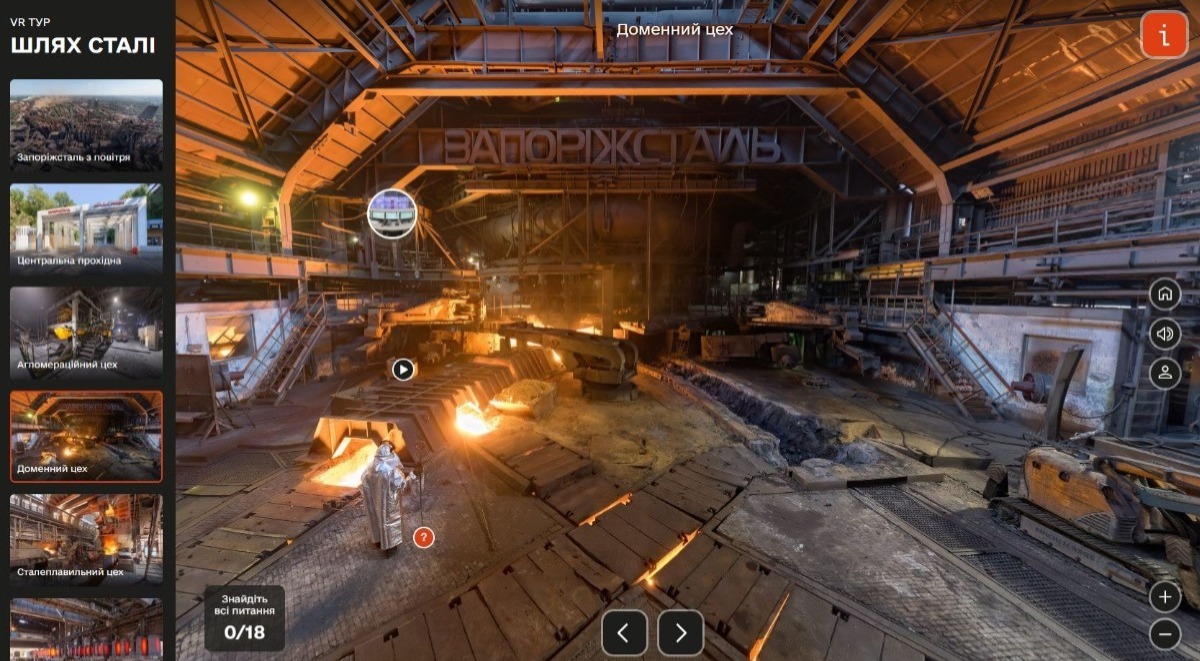
Task: Open the questions found 0/18 tracker
Action: coord(244,619)
